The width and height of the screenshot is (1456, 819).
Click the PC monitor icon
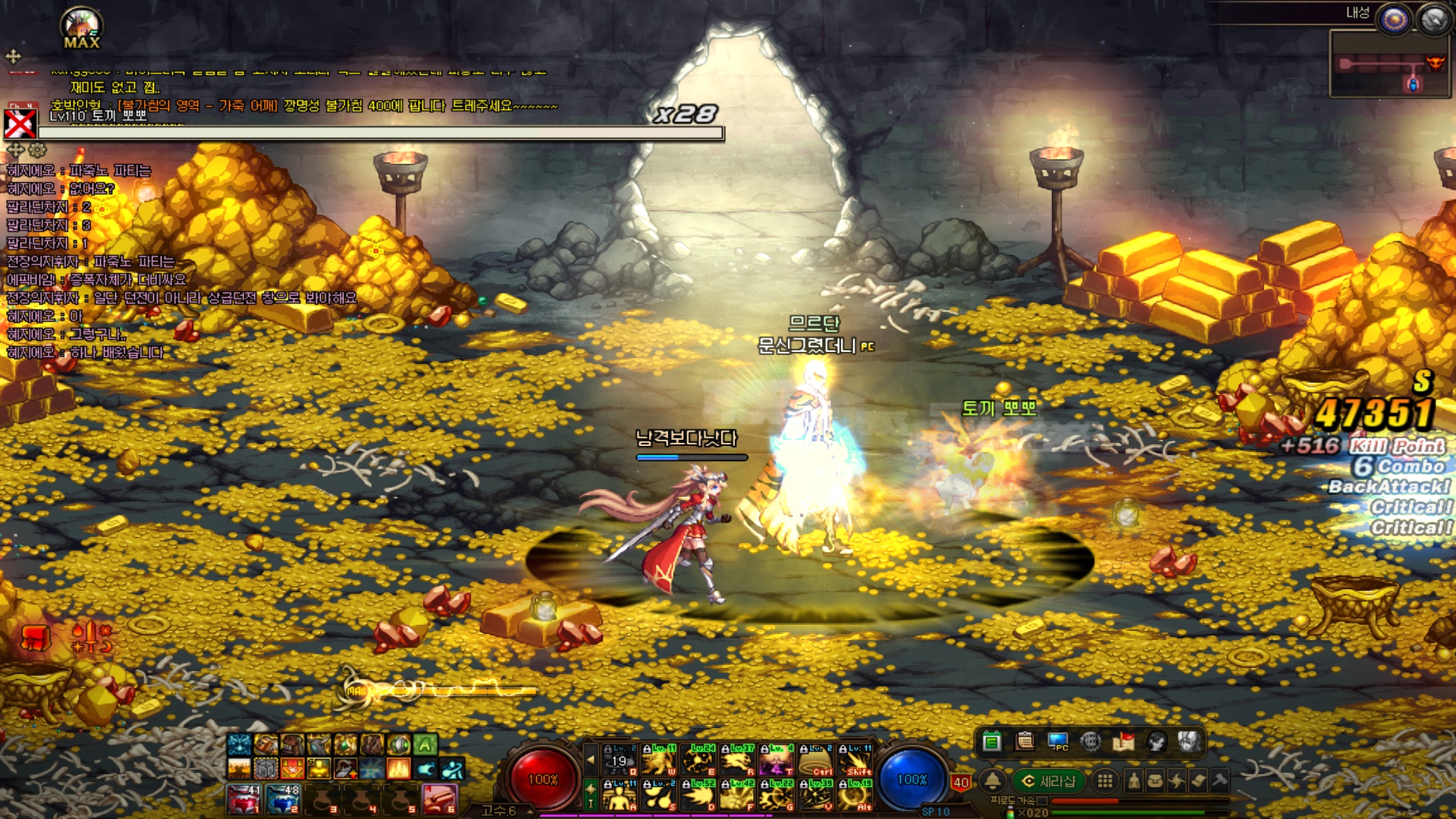1058,741
